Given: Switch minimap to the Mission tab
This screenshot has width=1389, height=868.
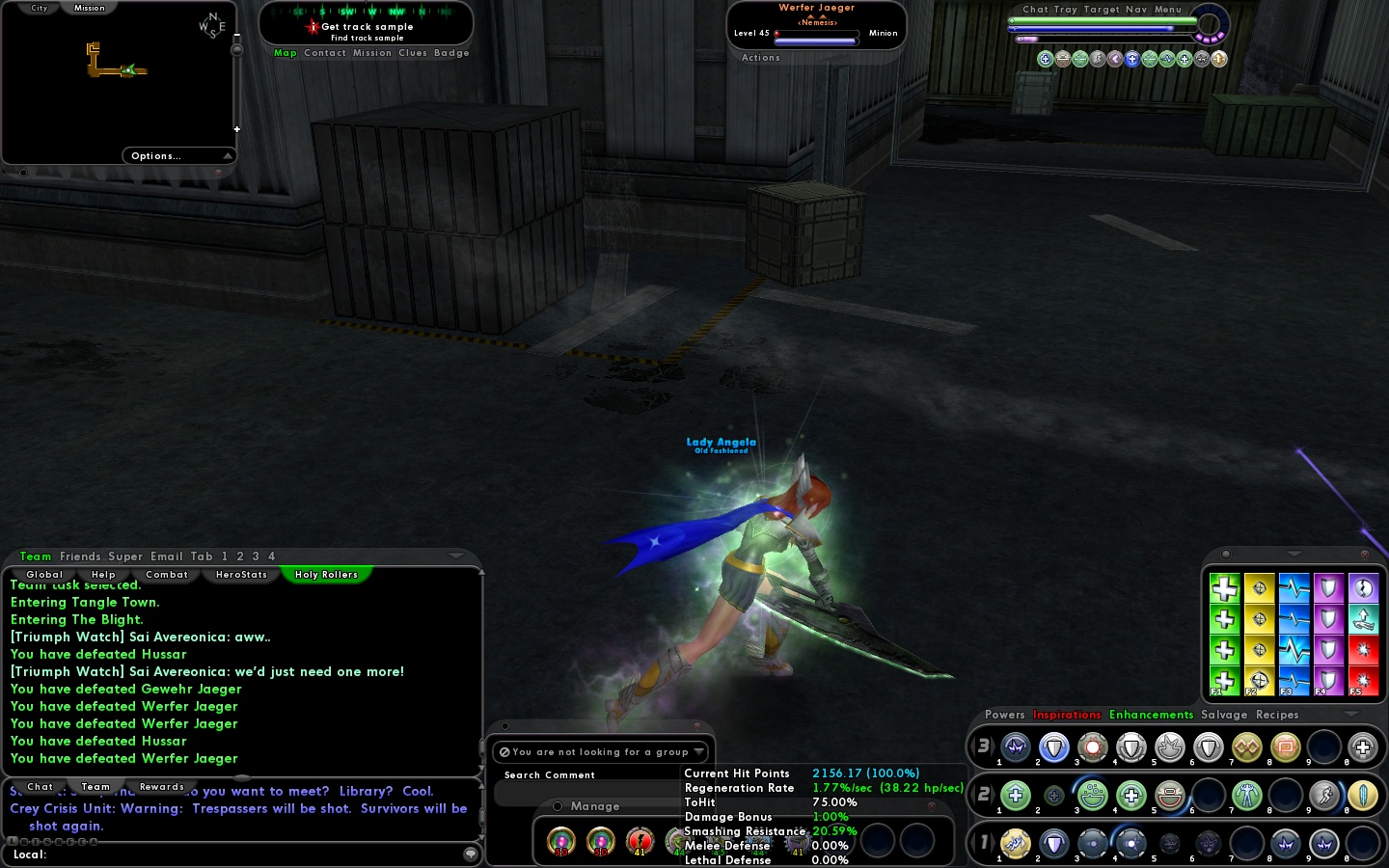Looking at the screenshot, I should (90, 8).
